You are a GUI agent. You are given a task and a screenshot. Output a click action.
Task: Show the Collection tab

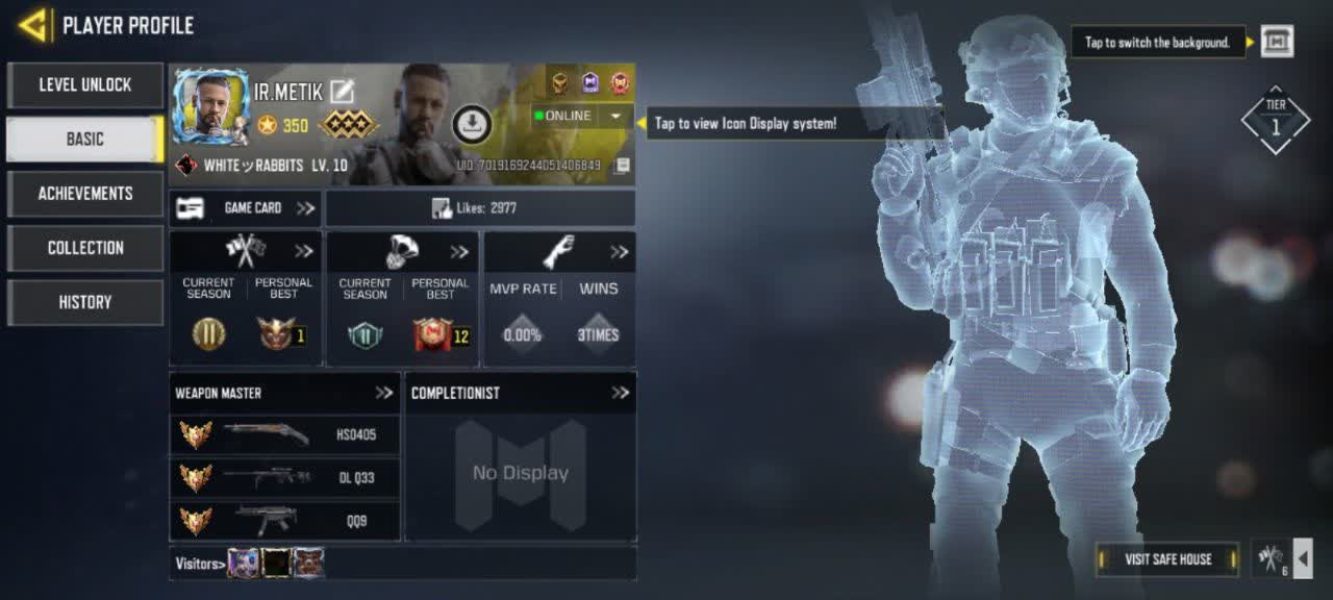[x=85, y=248]
